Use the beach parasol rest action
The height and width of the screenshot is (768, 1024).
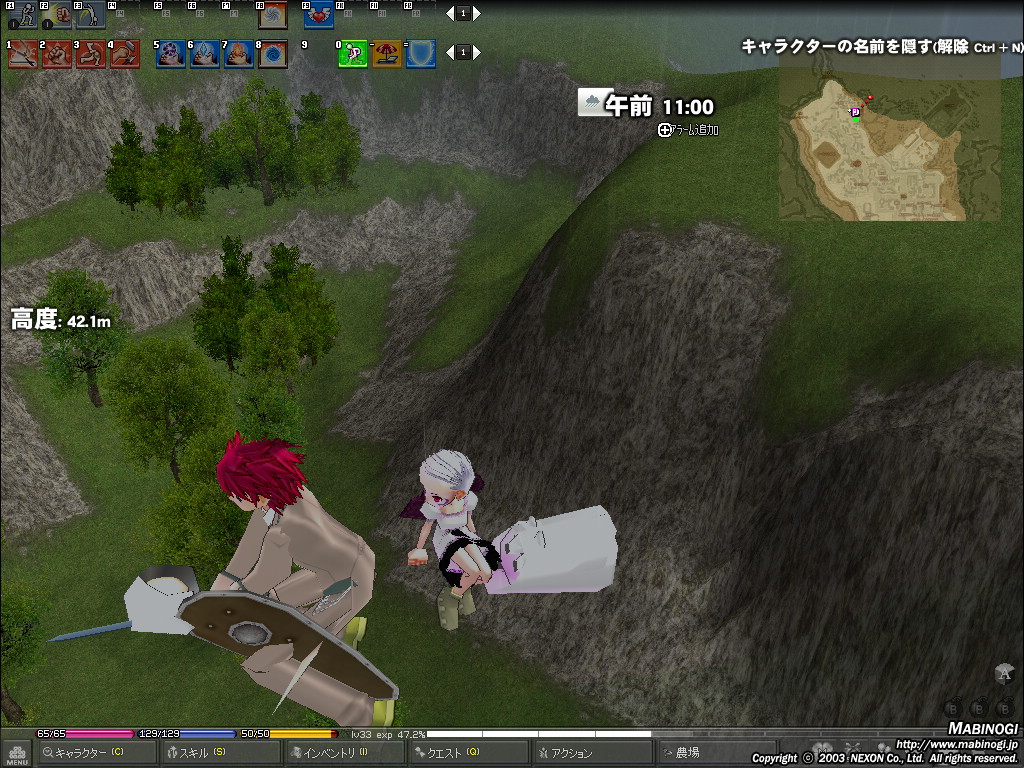387,53
